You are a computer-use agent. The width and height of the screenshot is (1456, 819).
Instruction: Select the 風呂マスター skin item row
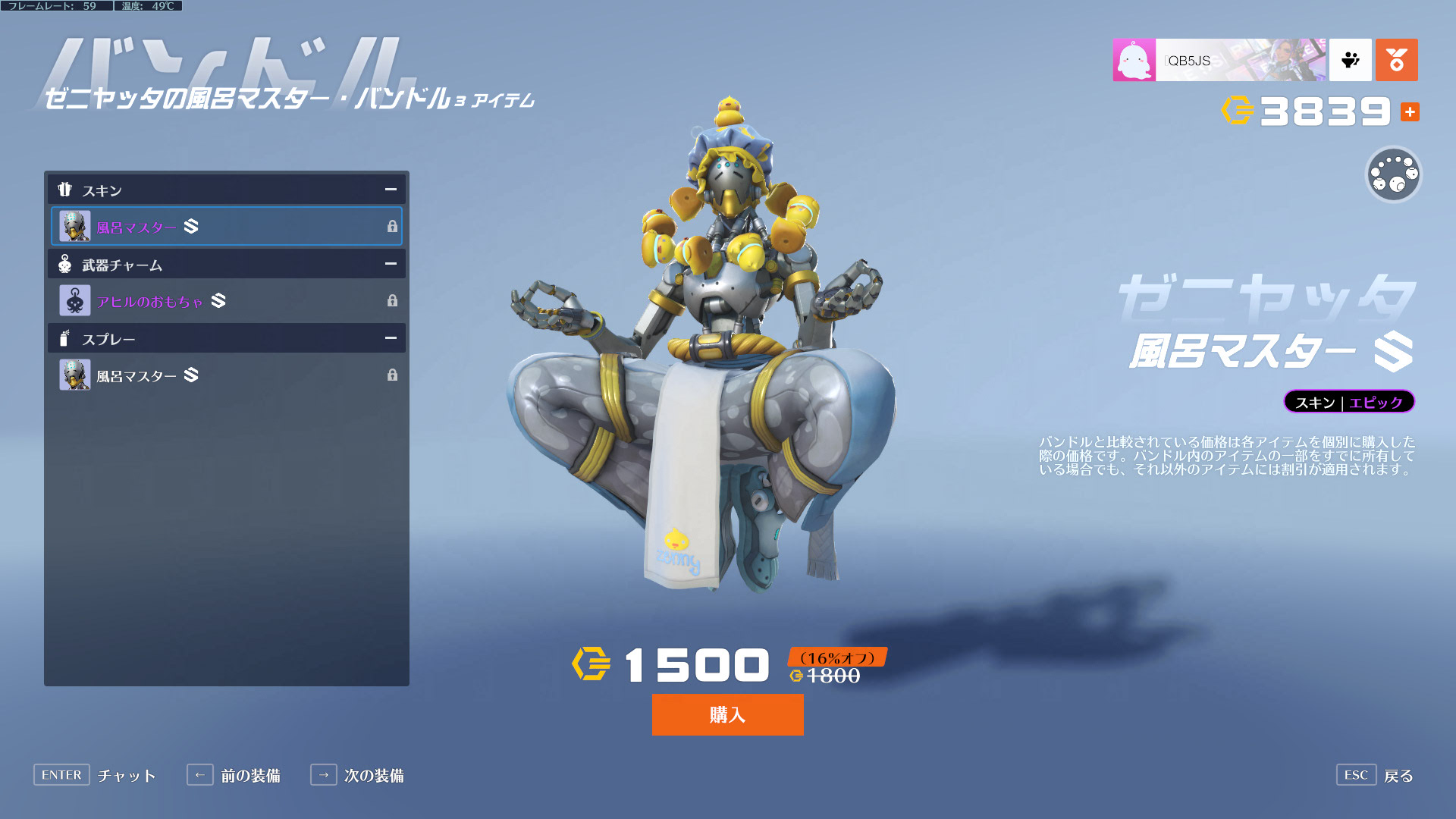226,226
